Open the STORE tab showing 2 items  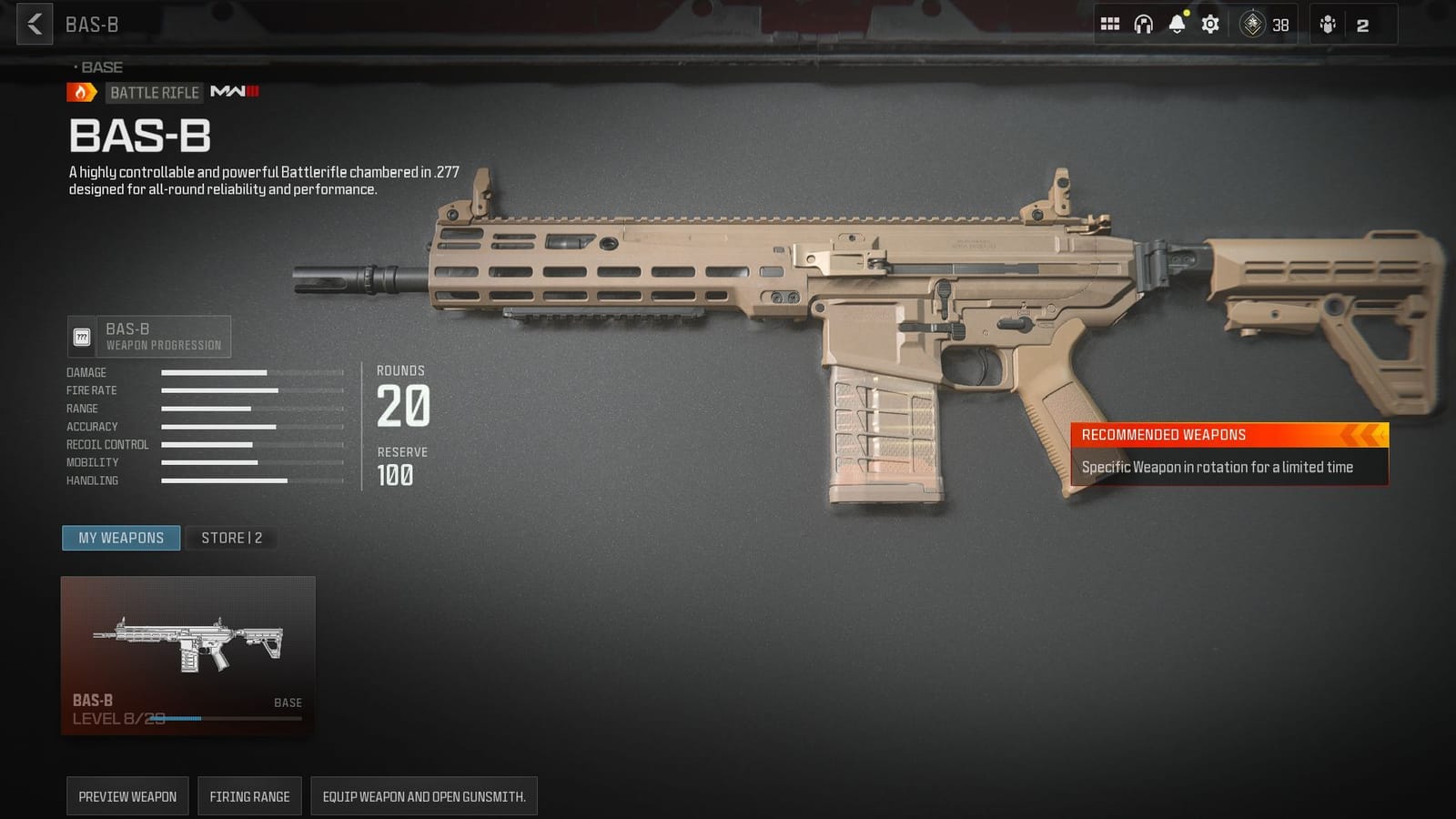(230, 538)
